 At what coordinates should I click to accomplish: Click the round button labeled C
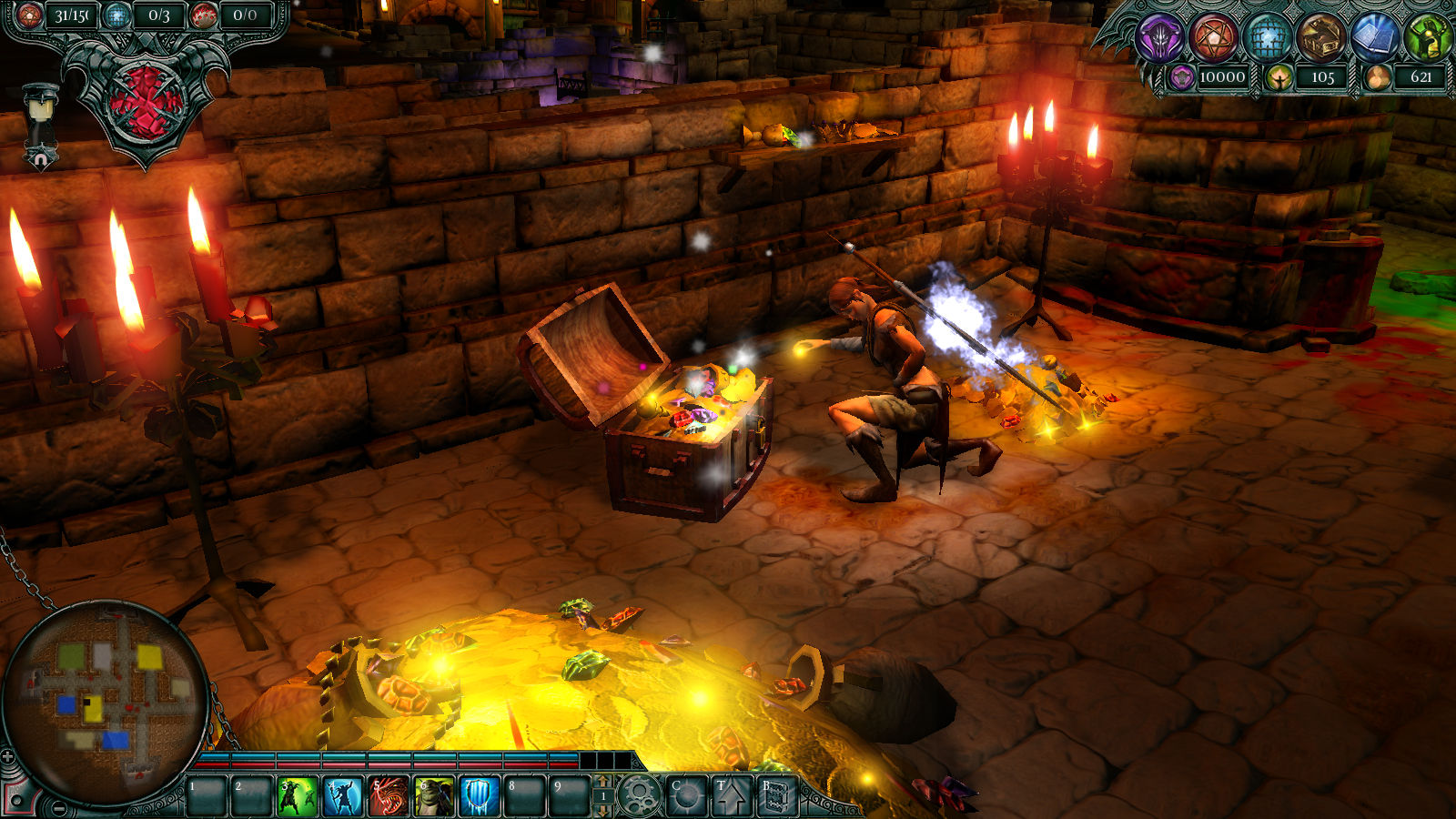686,796
